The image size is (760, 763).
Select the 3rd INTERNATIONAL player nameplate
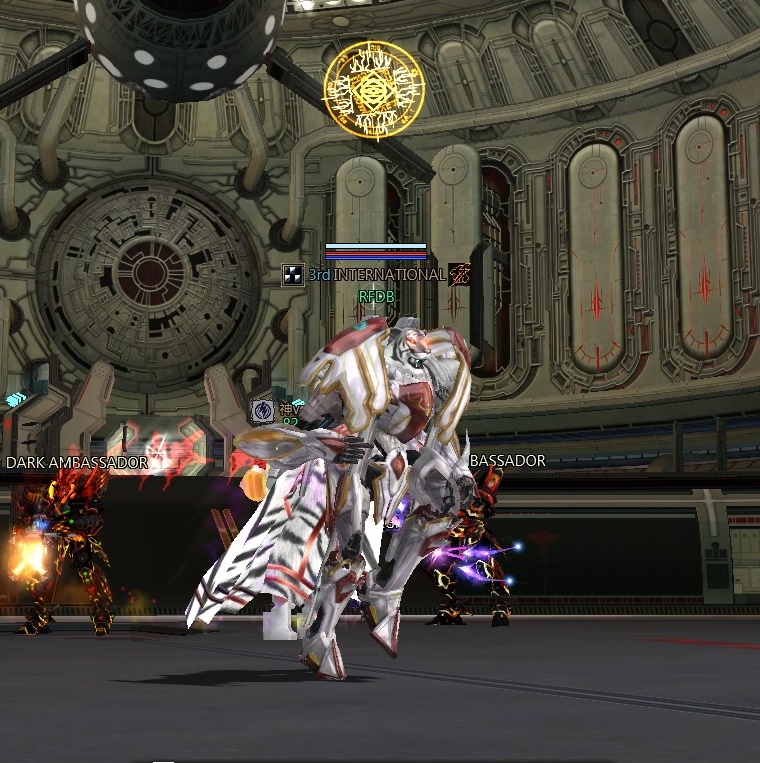click(x=376, y=275)
